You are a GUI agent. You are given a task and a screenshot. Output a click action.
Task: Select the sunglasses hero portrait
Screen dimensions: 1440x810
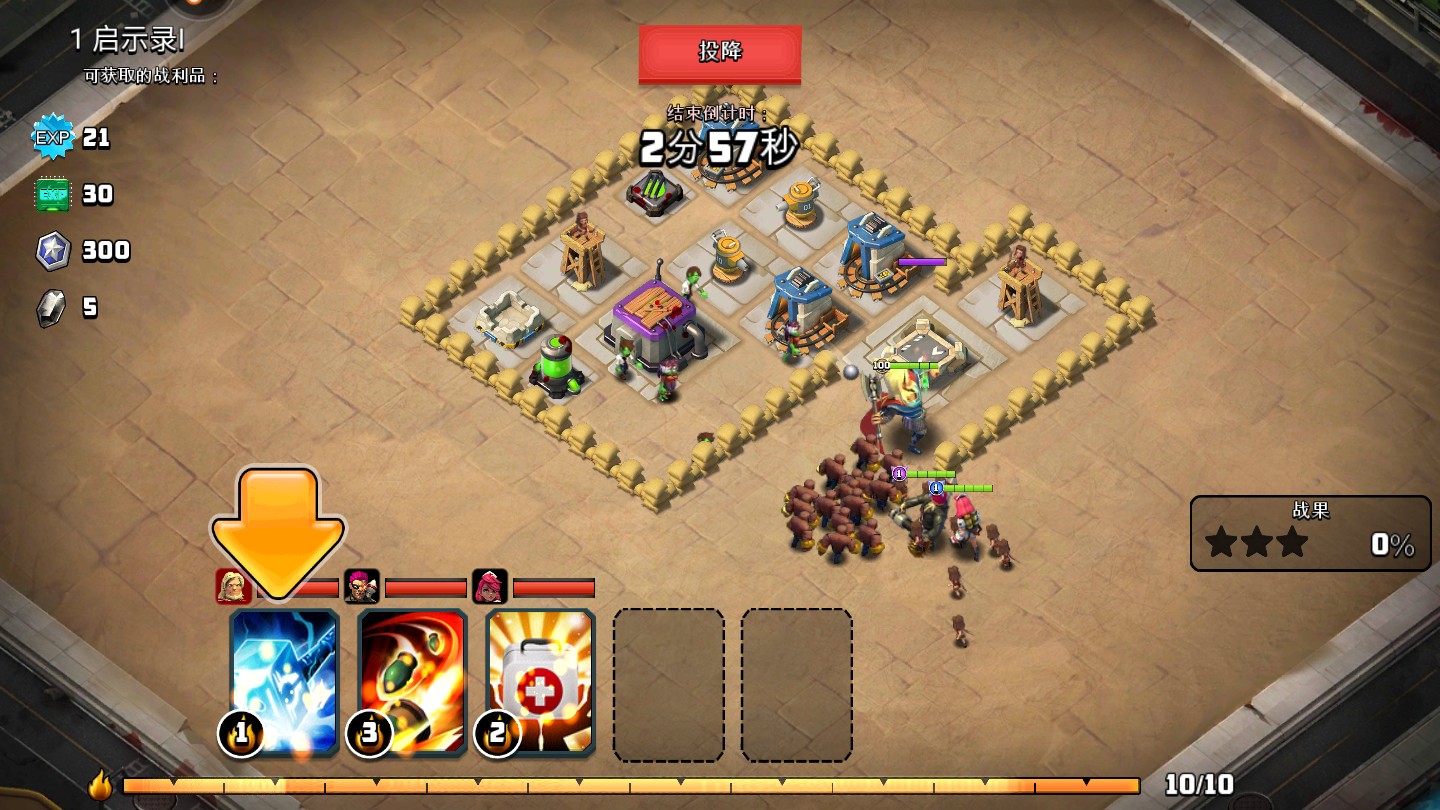[x=361, y=587]
